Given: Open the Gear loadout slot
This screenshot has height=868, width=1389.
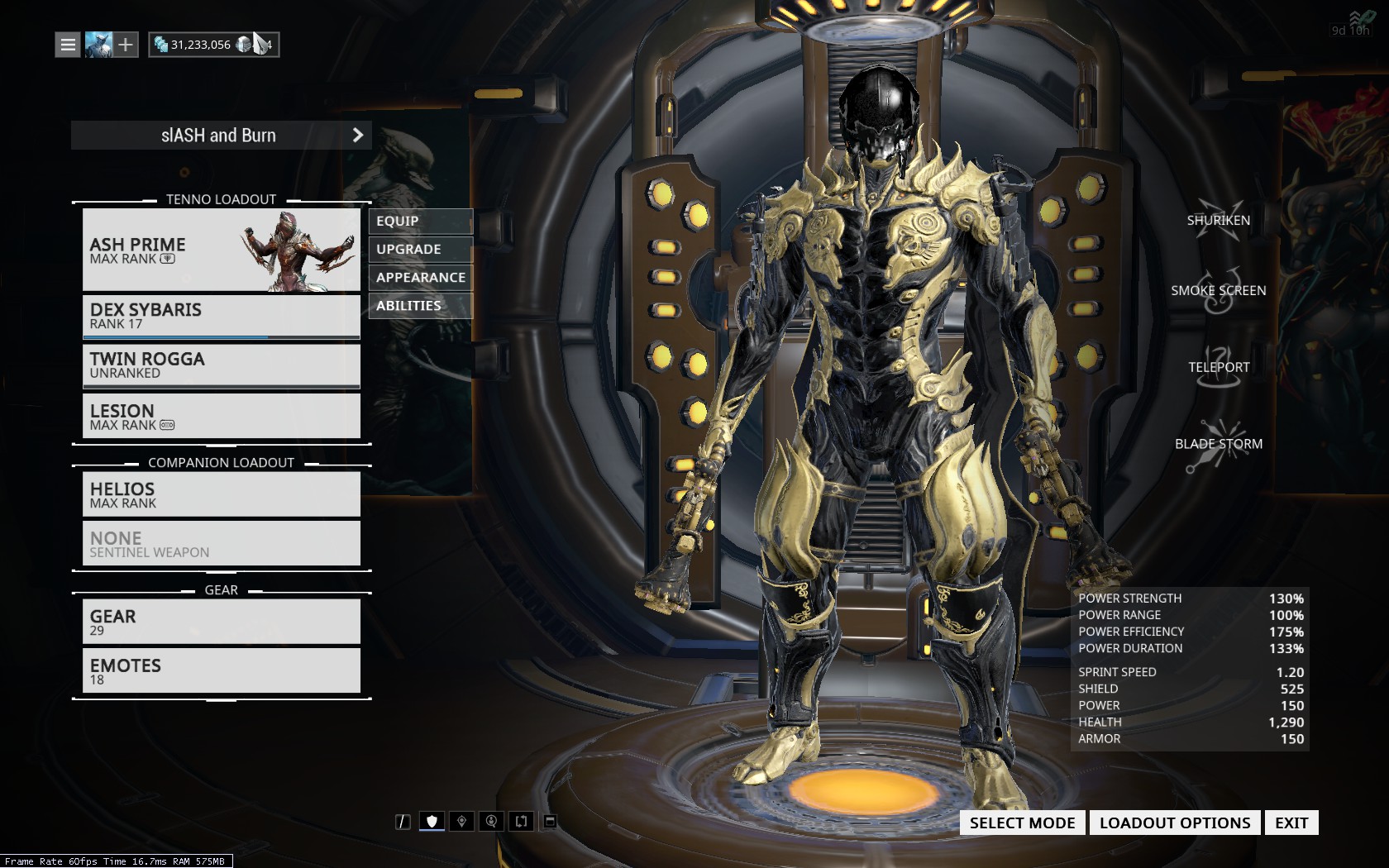Looking at the screenshot, I should (x=221, y=622).
